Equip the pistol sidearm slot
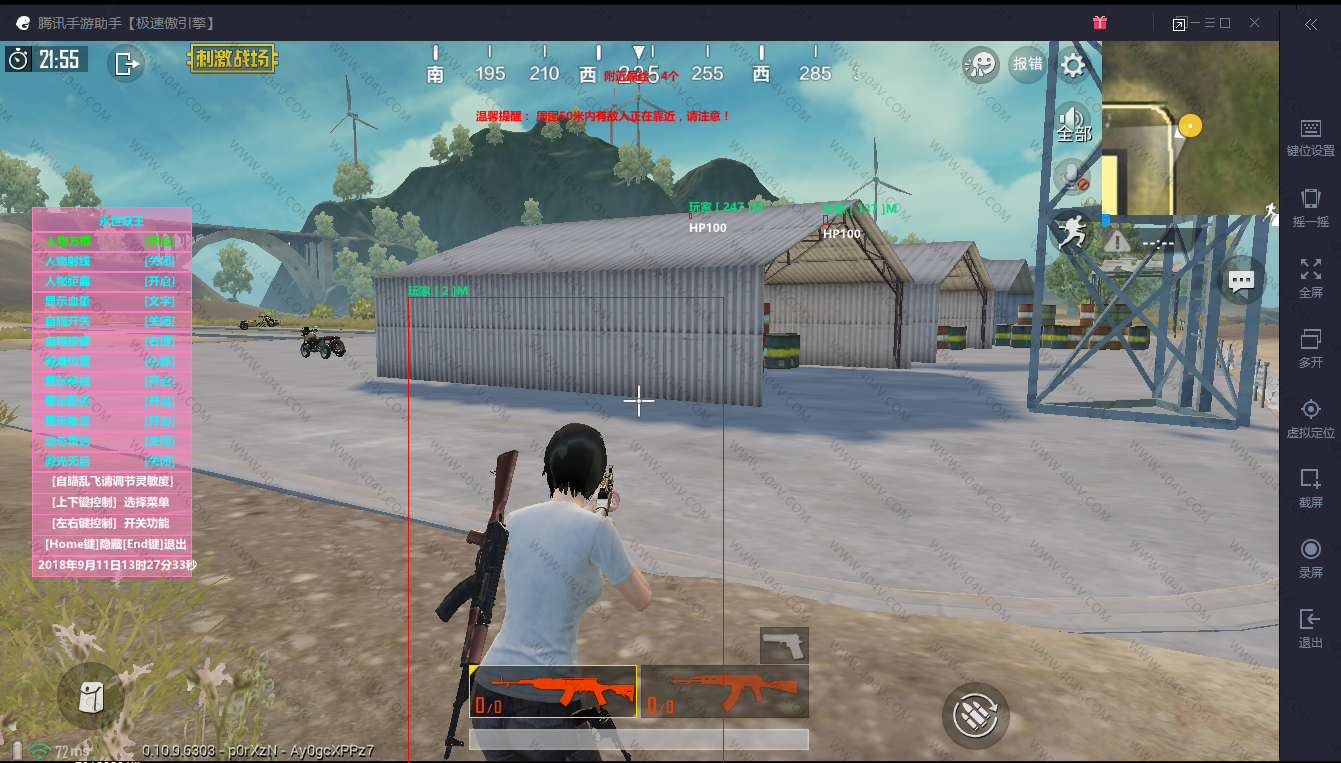The width and height of the screenshot is (1341, 763). coord(784,645)
